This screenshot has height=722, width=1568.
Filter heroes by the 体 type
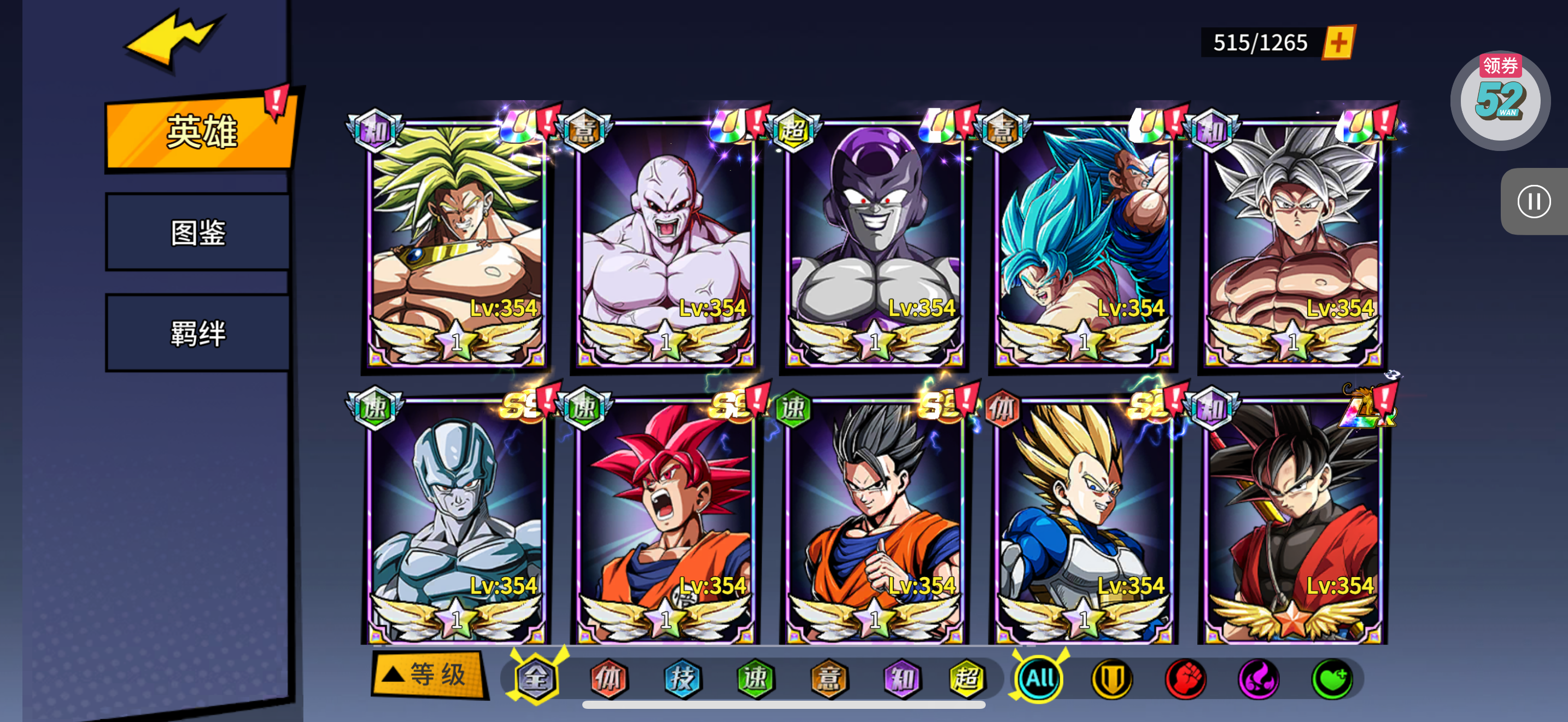[x=609, y=678]
